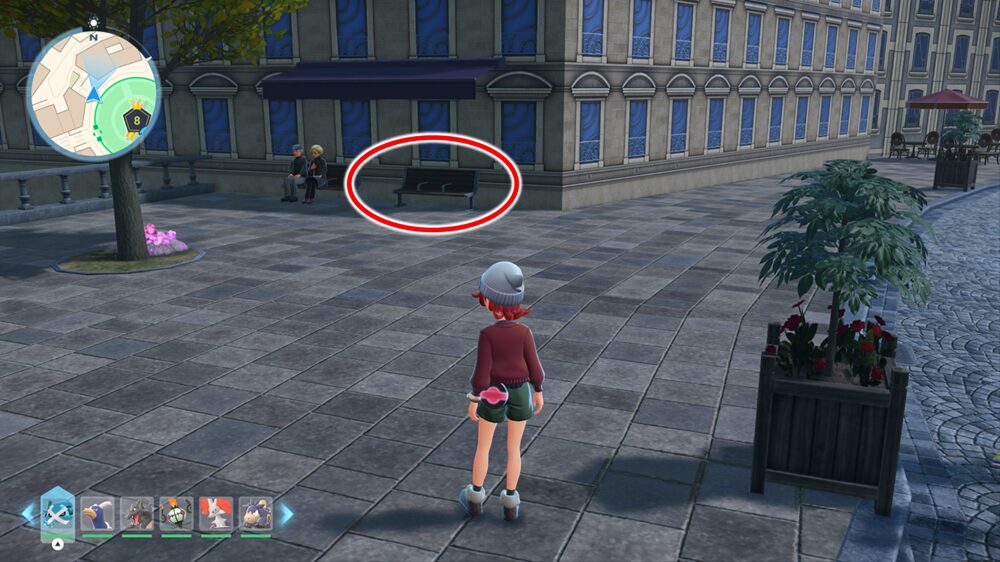Screen dimensions: 1000x562
Task: Choose the blue duck-like Pokémon slot
Action: (x=97, y=514)
